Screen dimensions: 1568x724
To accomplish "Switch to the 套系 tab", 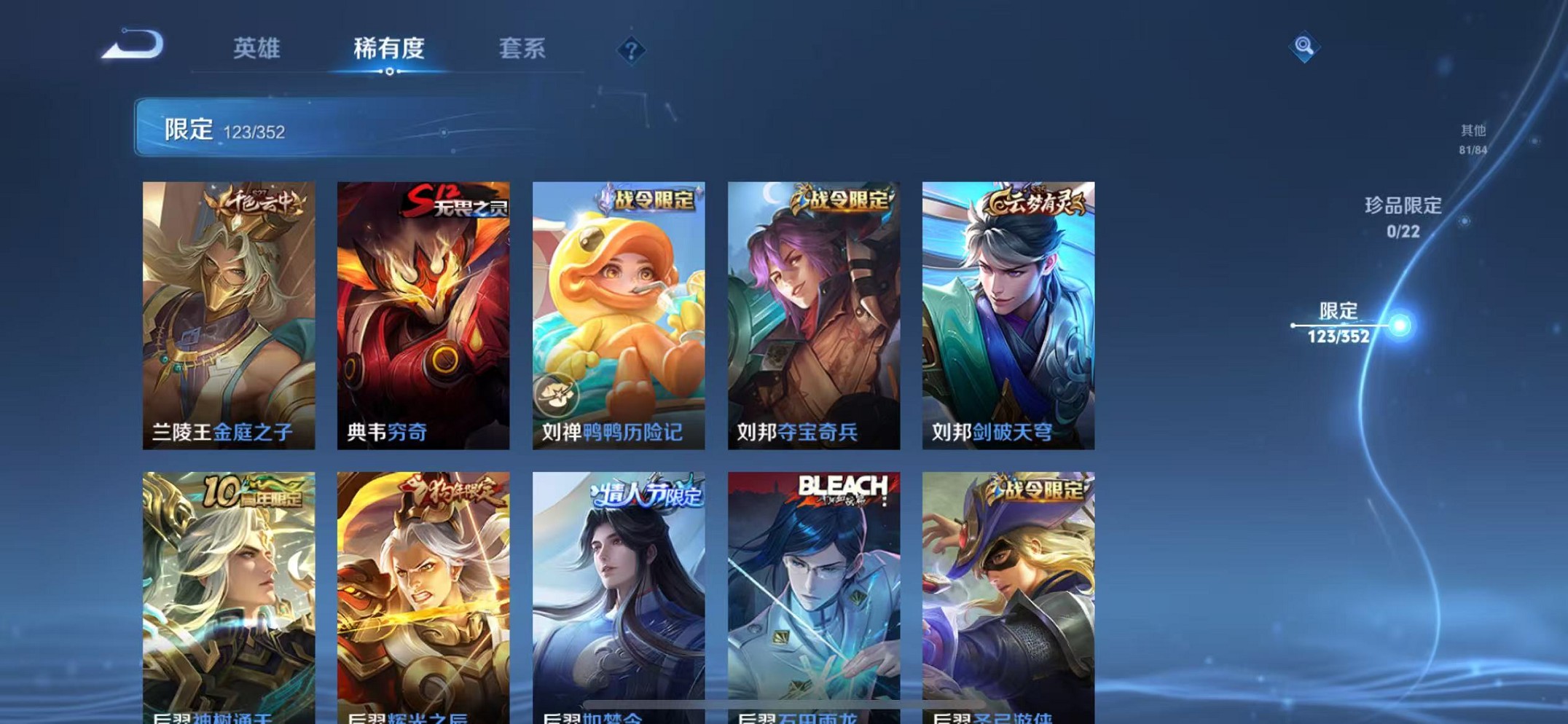I will 522,50.
